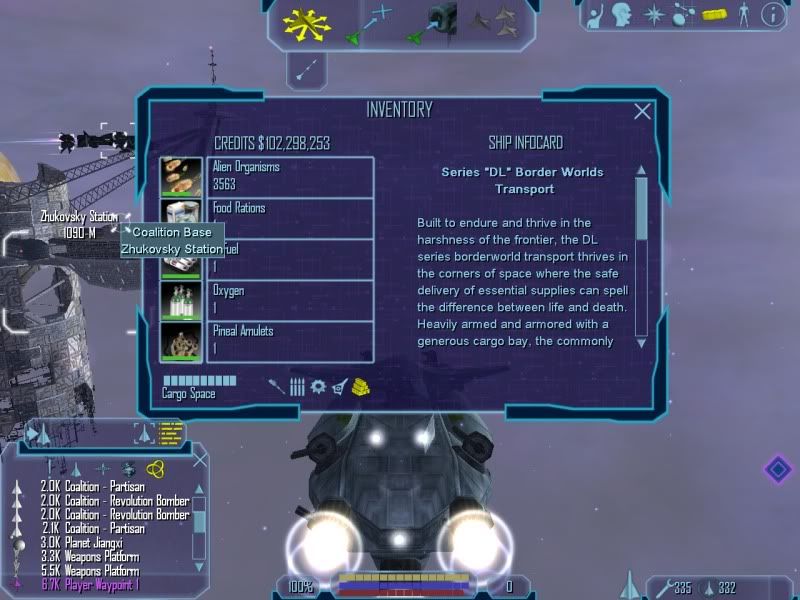Close the Inventory window

pos(643,112)
